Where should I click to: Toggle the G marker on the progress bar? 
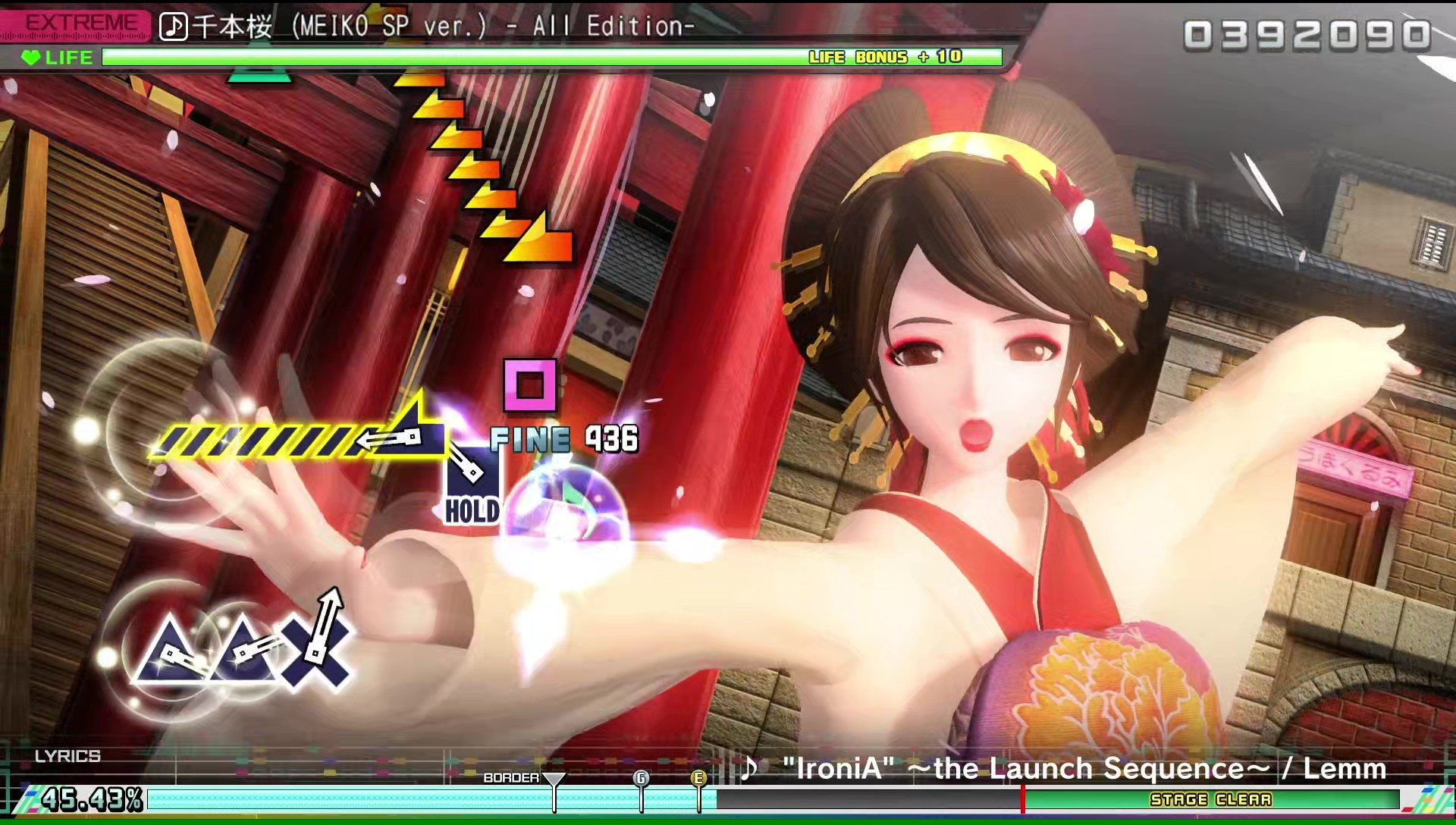(641, 779)
